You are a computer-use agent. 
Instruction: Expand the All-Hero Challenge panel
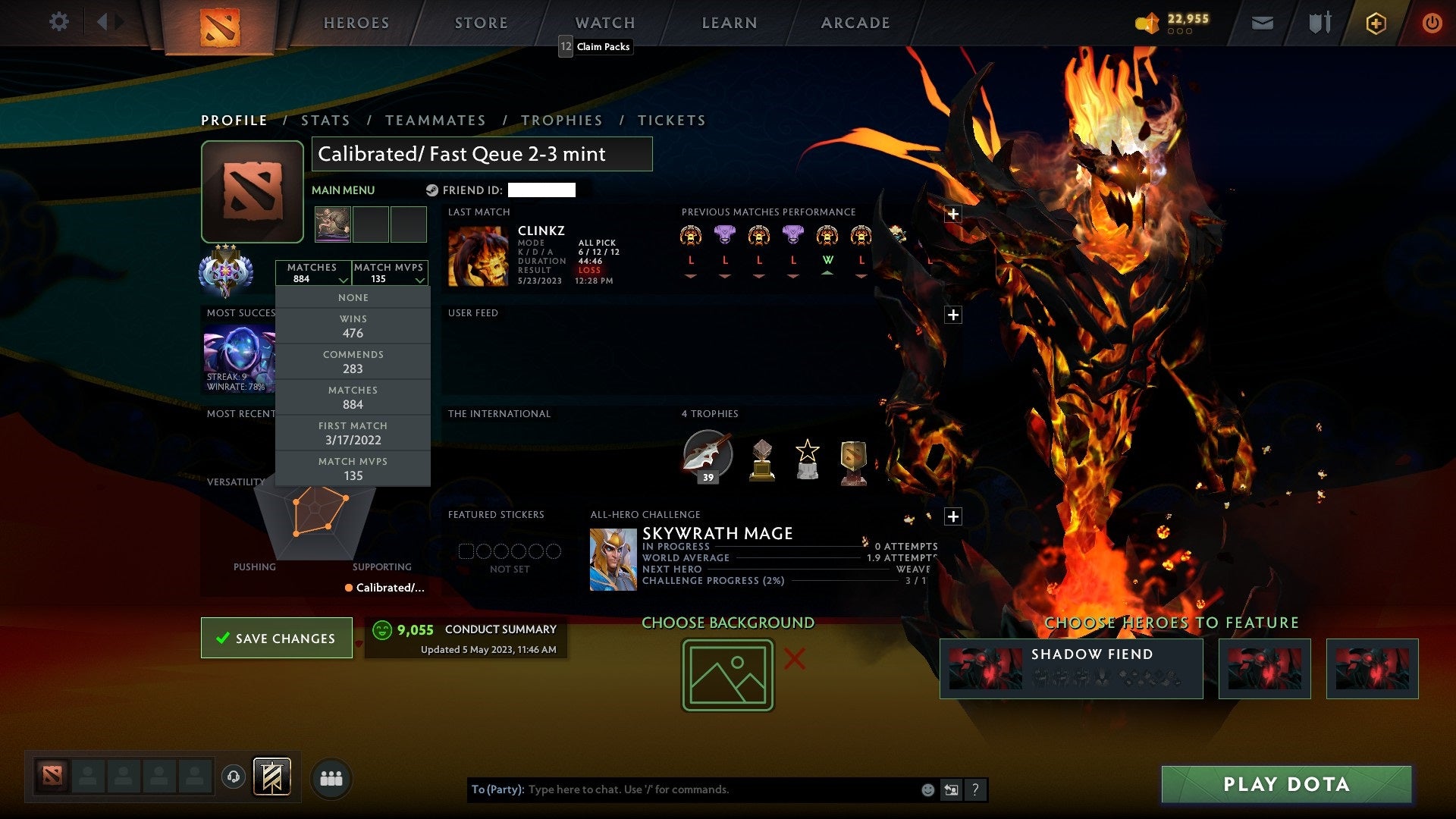pyautogui.click(x=952, y=516)
